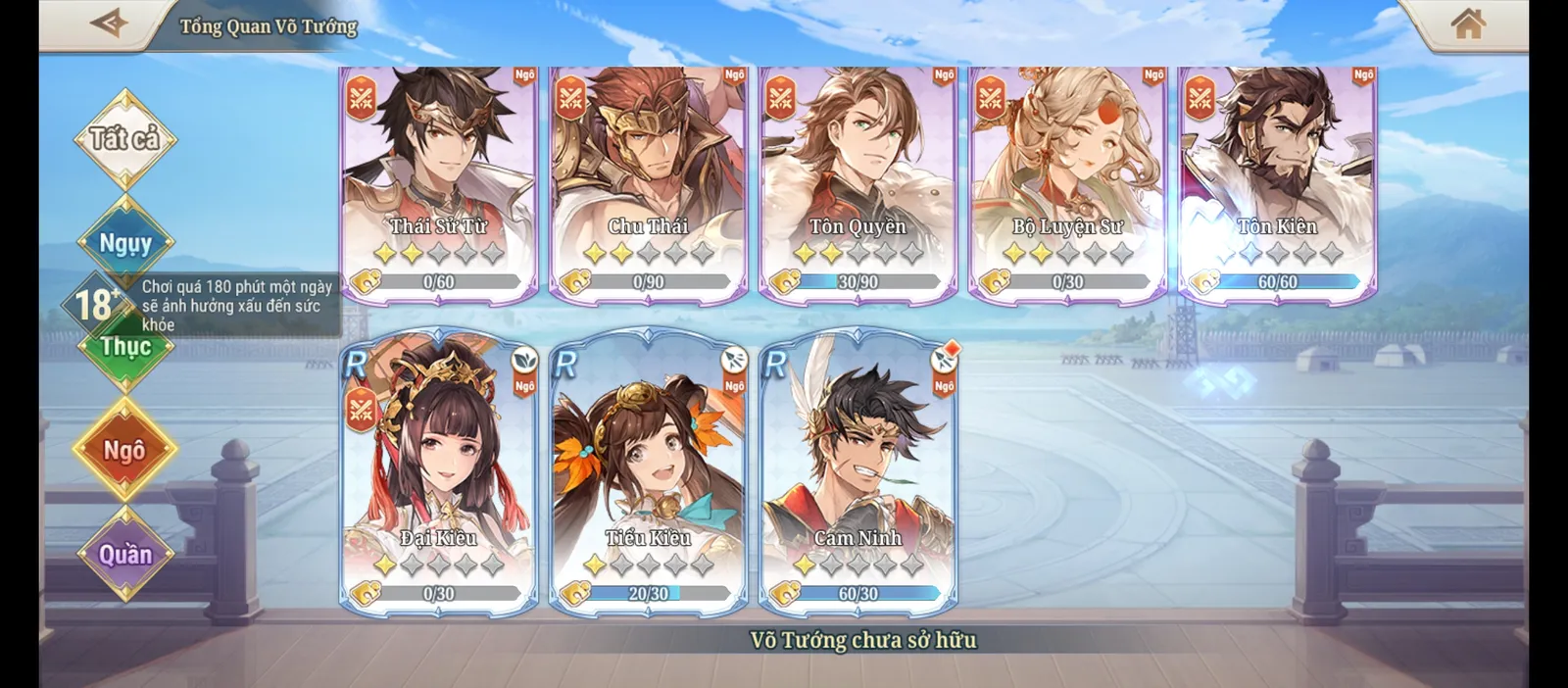
Task: Return to the home screen
Action: [x=1467, y=24]
